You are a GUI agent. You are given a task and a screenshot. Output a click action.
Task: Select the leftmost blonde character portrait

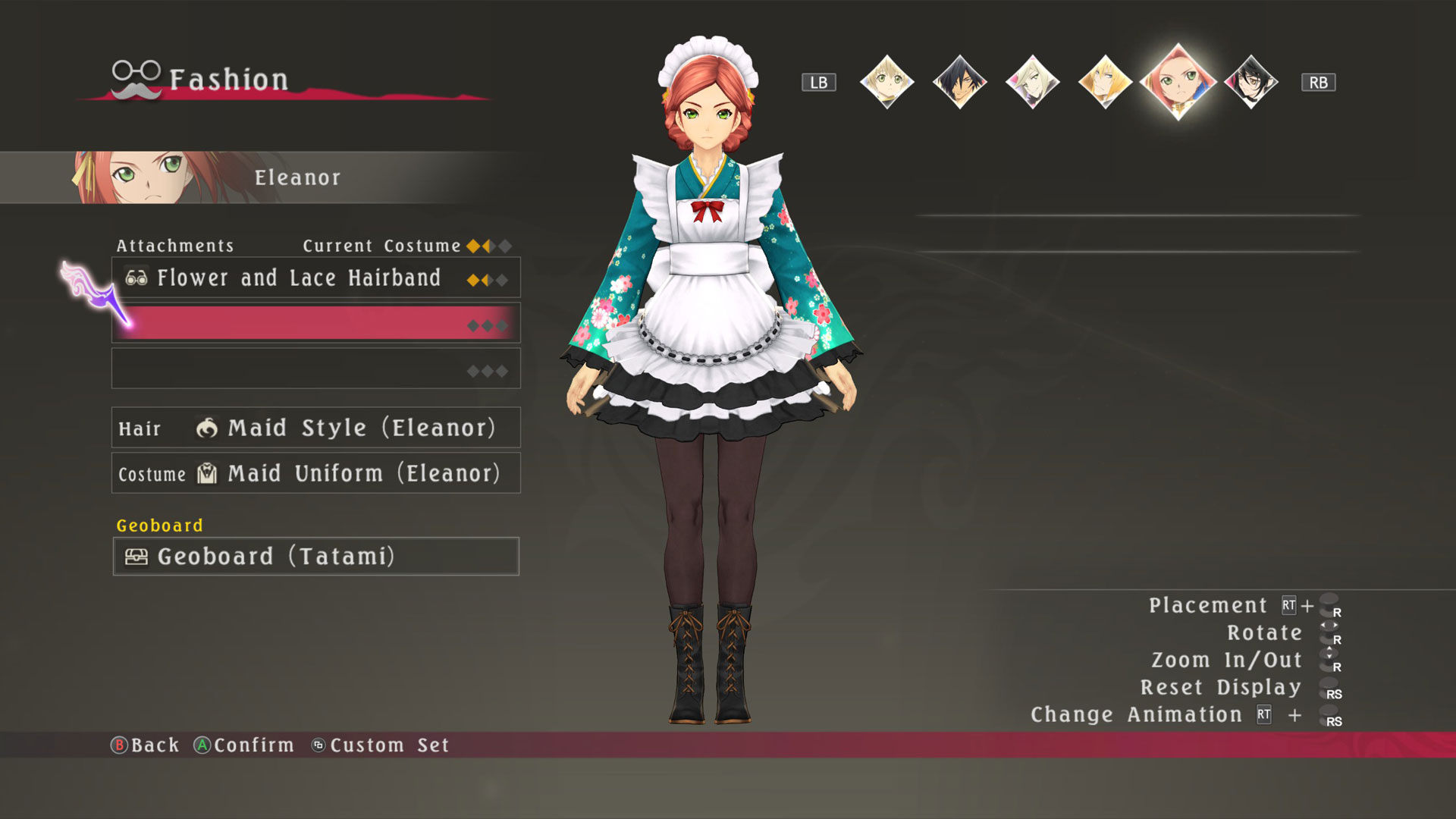887,82
